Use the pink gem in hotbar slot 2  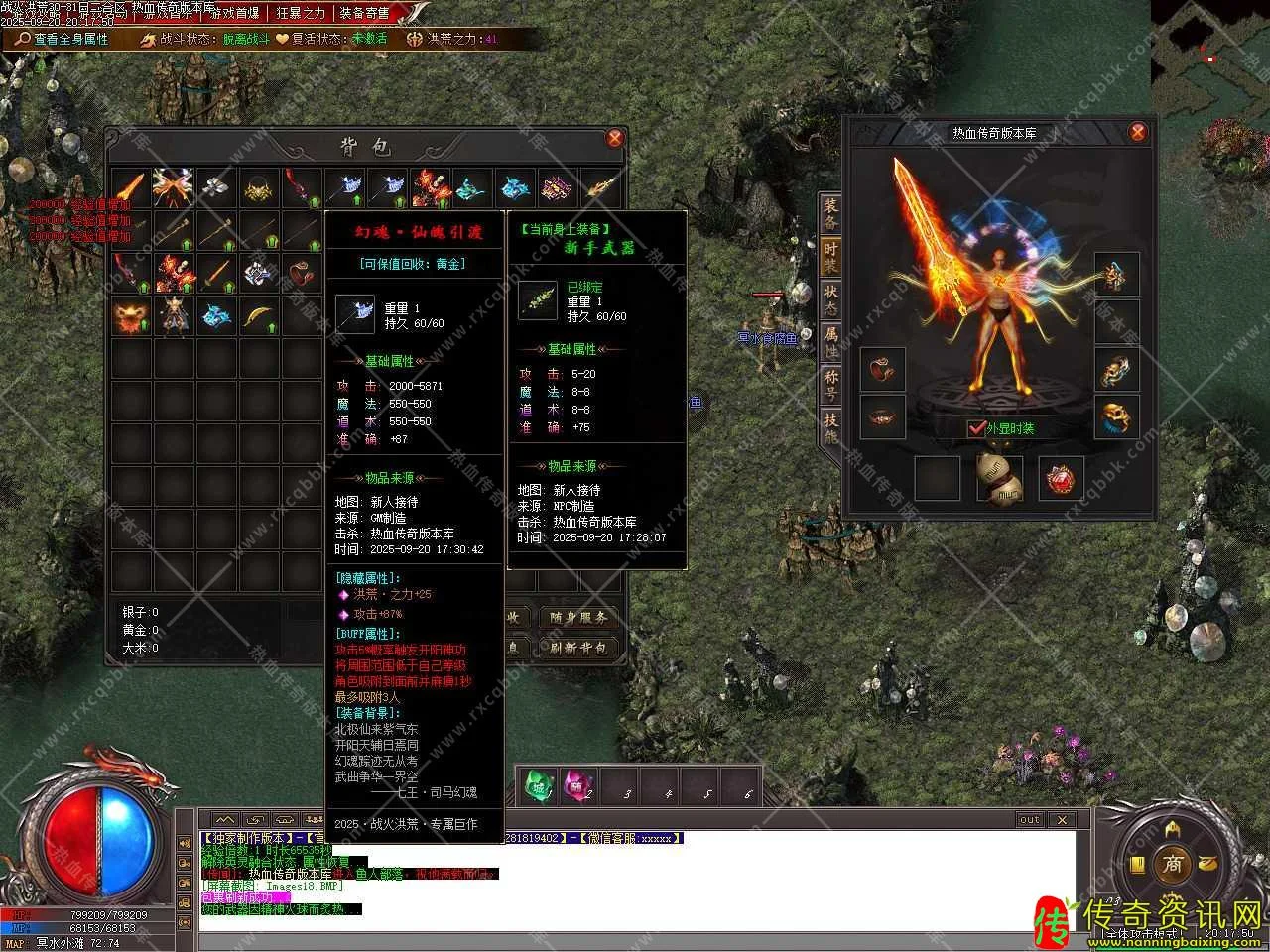[577, 787]
